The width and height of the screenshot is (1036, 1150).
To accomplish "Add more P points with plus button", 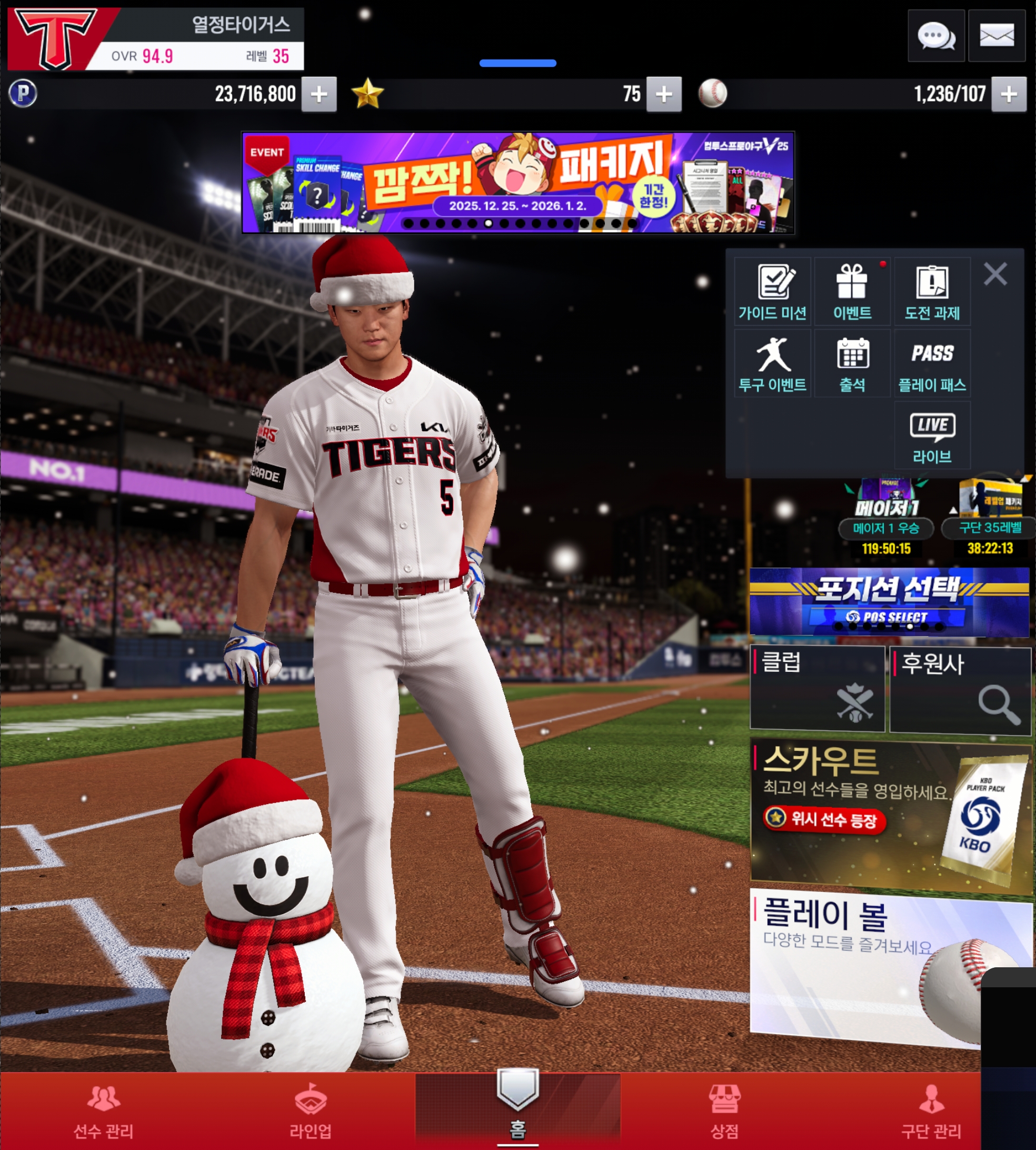I will tap(319, 94).
